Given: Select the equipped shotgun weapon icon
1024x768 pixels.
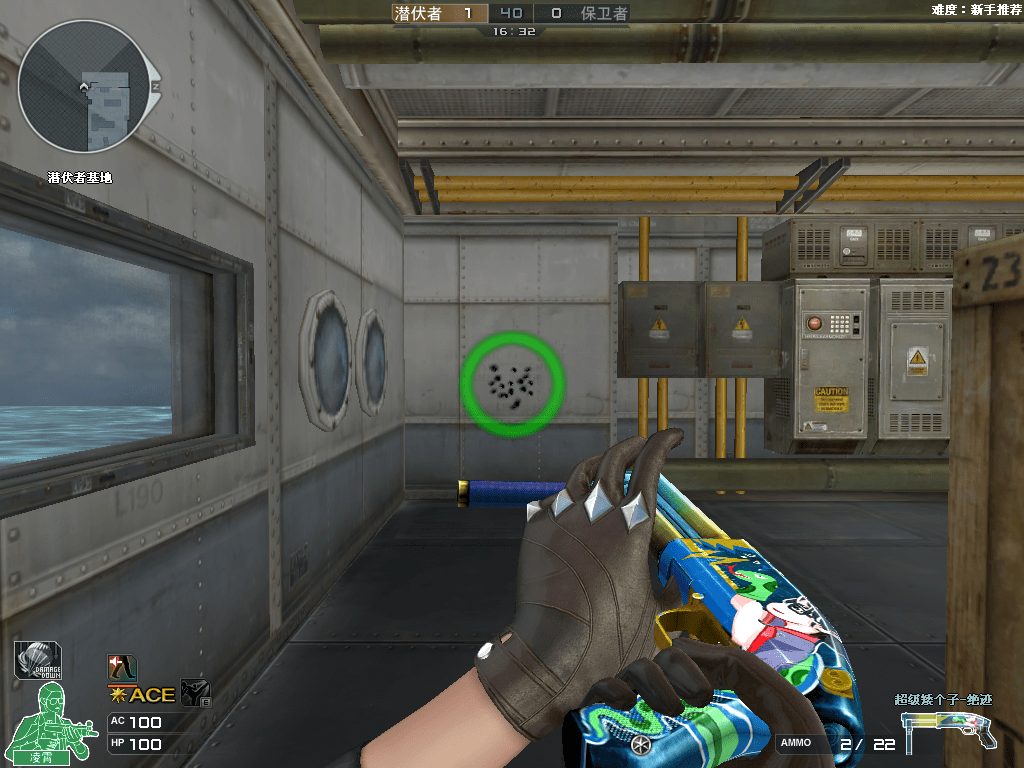Looking at the screenshot, I should point(949,728).
